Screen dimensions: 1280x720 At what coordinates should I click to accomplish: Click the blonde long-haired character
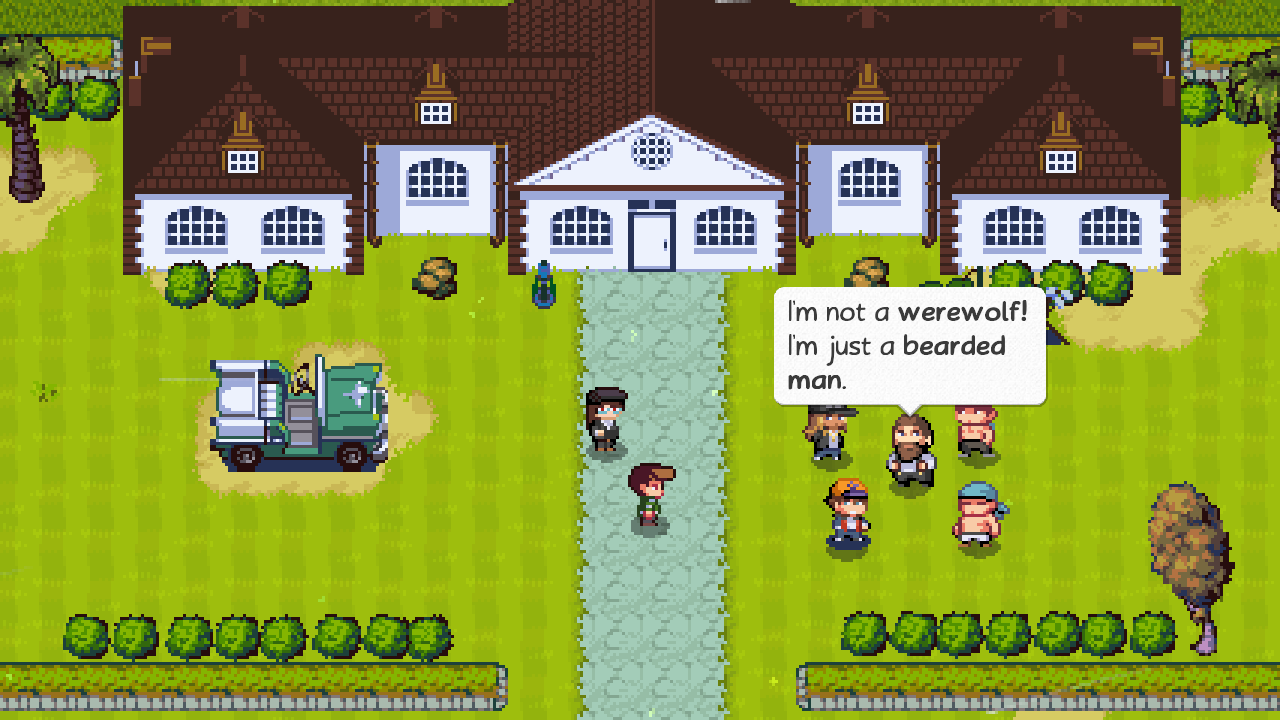tap(827, 435)
